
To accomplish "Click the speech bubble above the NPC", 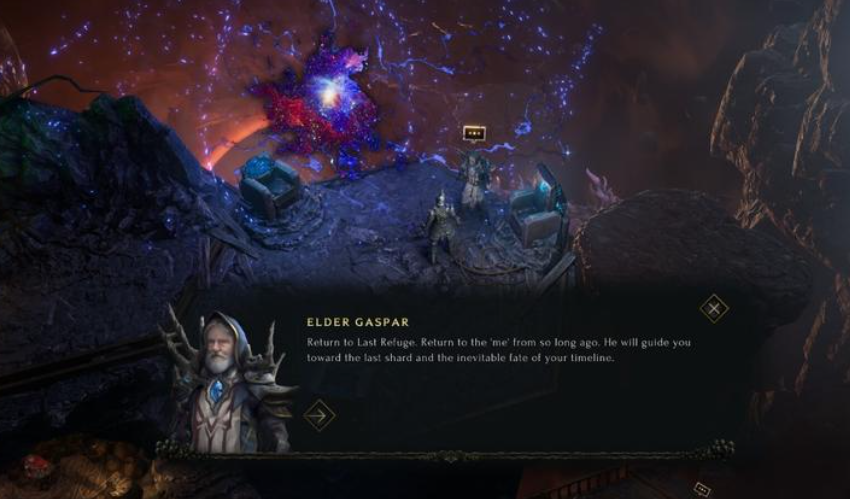I will point(474,133).
